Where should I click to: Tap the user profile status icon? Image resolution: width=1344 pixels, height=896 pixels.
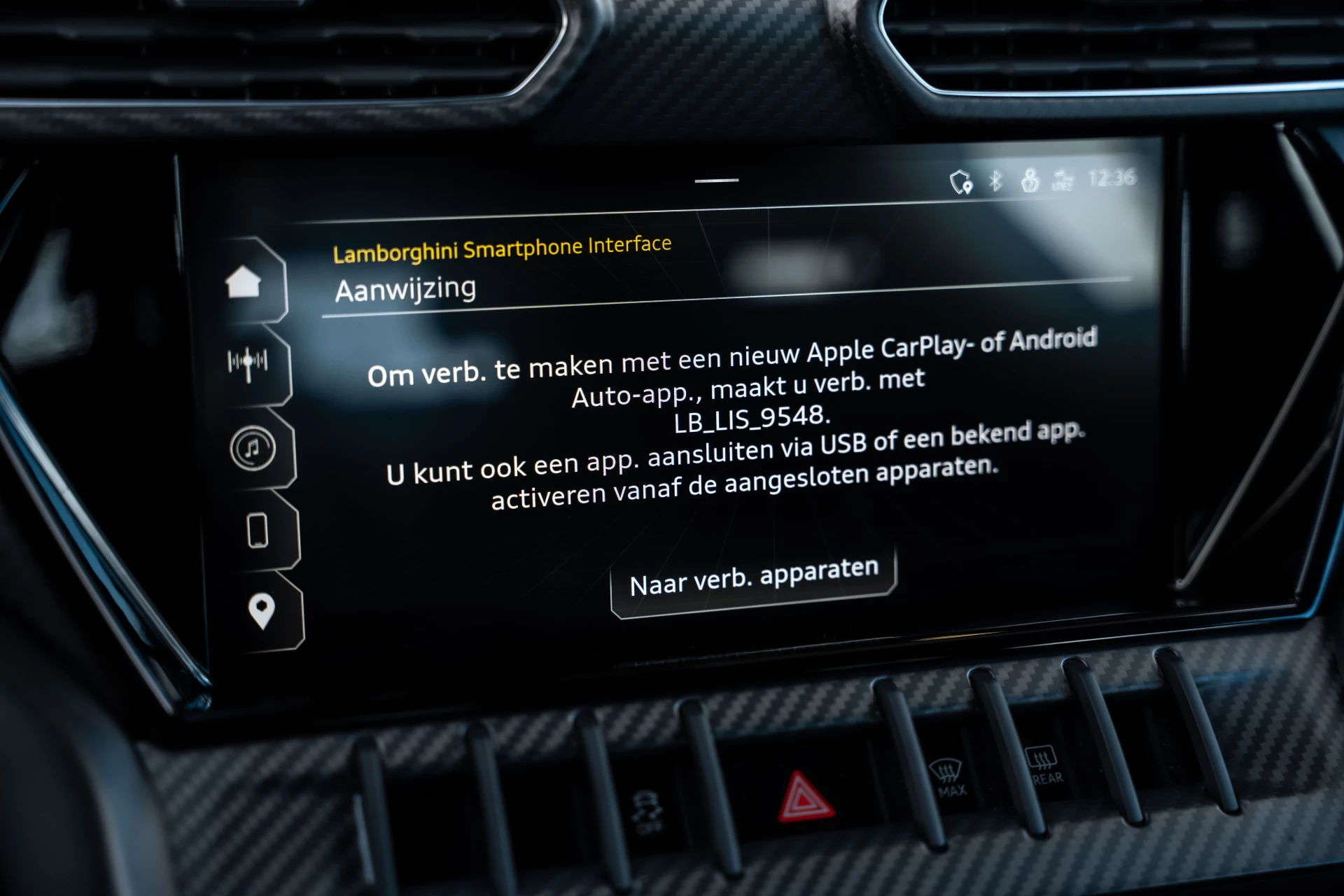1029,181
